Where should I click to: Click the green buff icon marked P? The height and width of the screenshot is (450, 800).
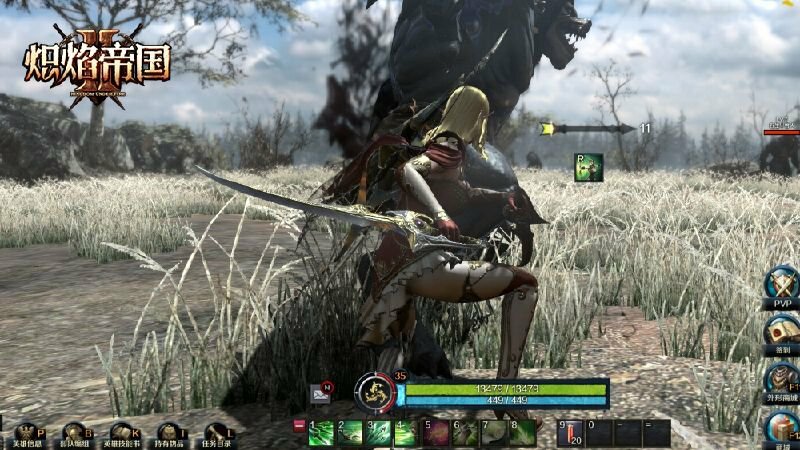[x=588, y=167]
